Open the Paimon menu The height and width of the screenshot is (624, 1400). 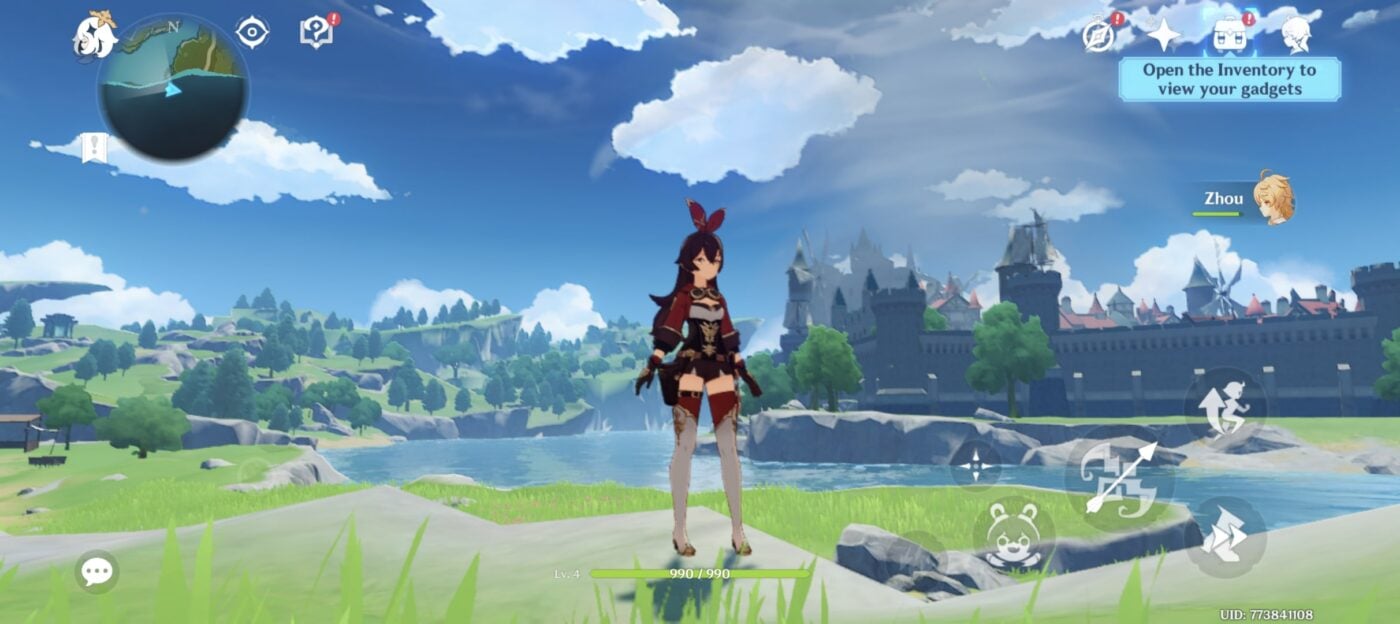(94, 34)
